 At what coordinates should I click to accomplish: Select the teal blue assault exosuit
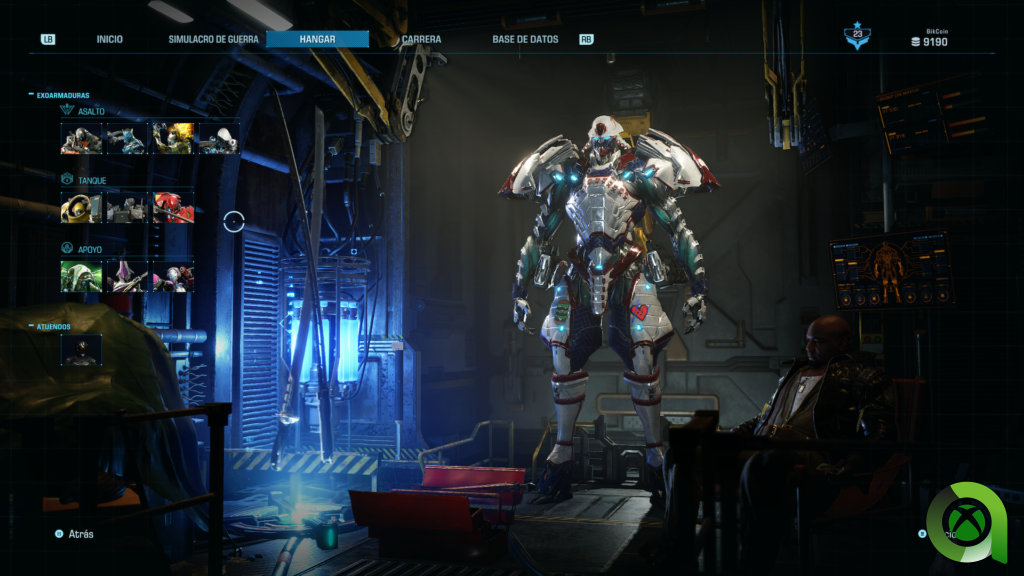pos(126,138)
